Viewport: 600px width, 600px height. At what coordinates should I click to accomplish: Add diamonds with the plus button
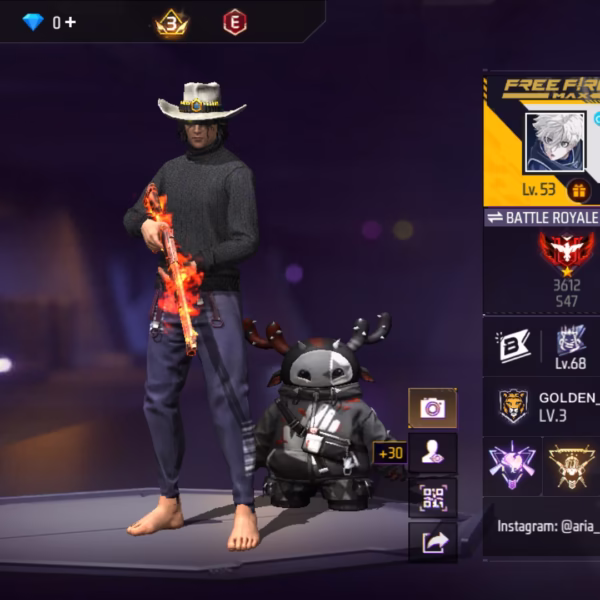click(x=70, y=22)
